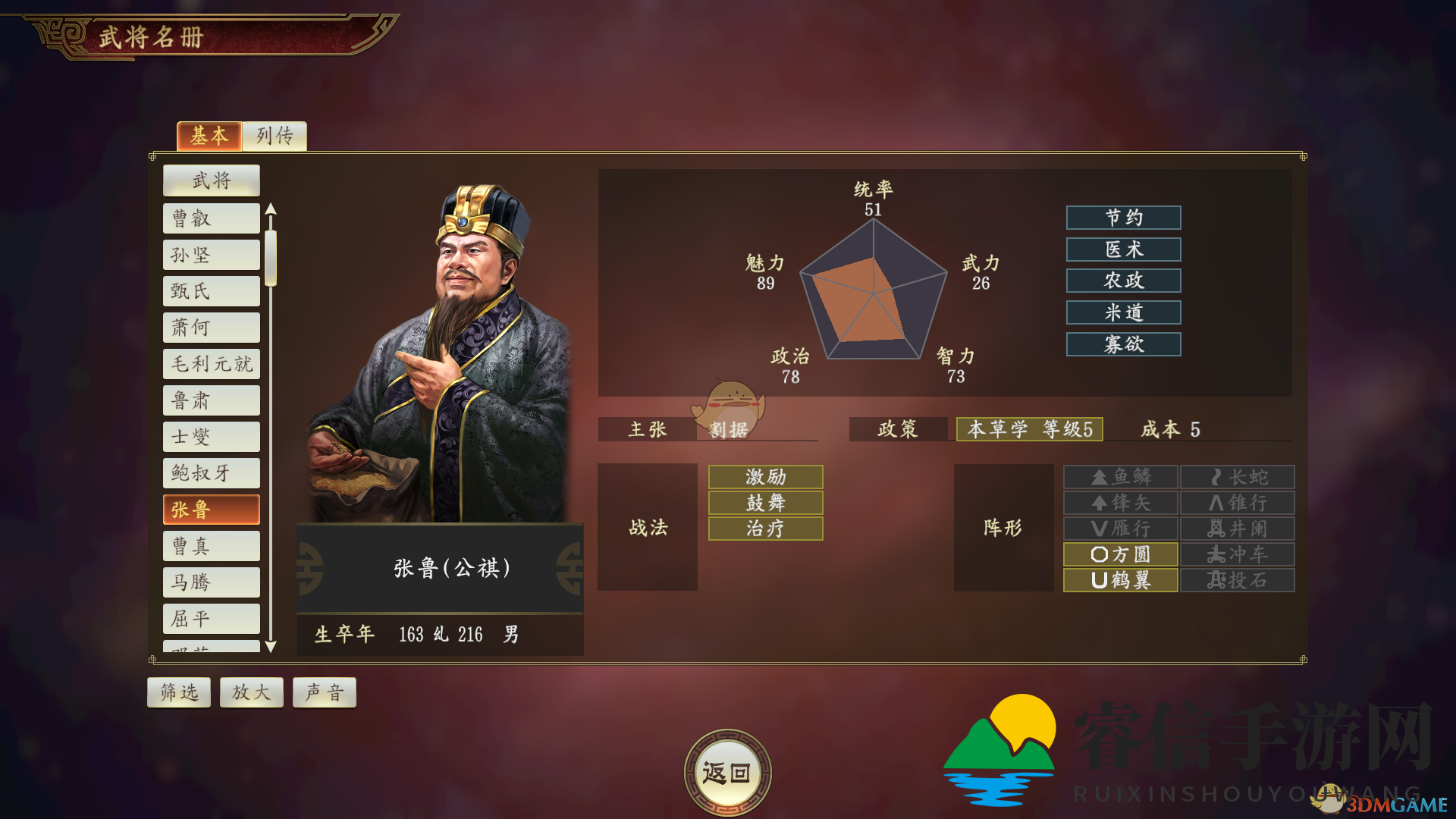Toggle the 激励 tactic entry
The image size is (1456, 819).
764,476
